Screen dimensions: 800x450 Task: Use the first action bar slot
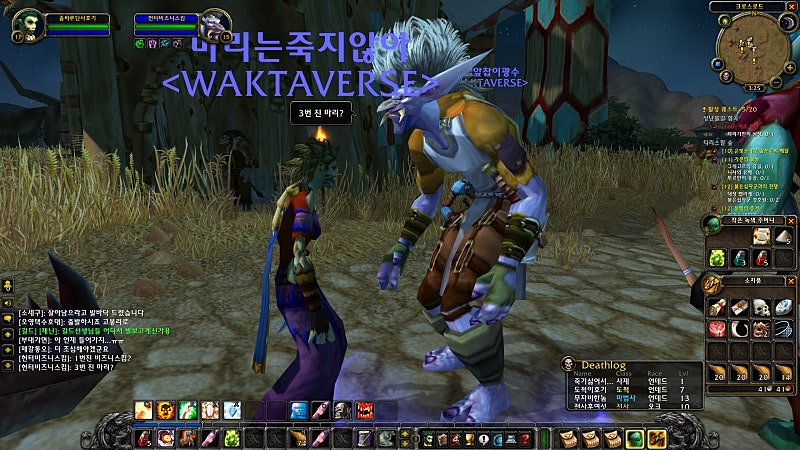coord(143,438)
